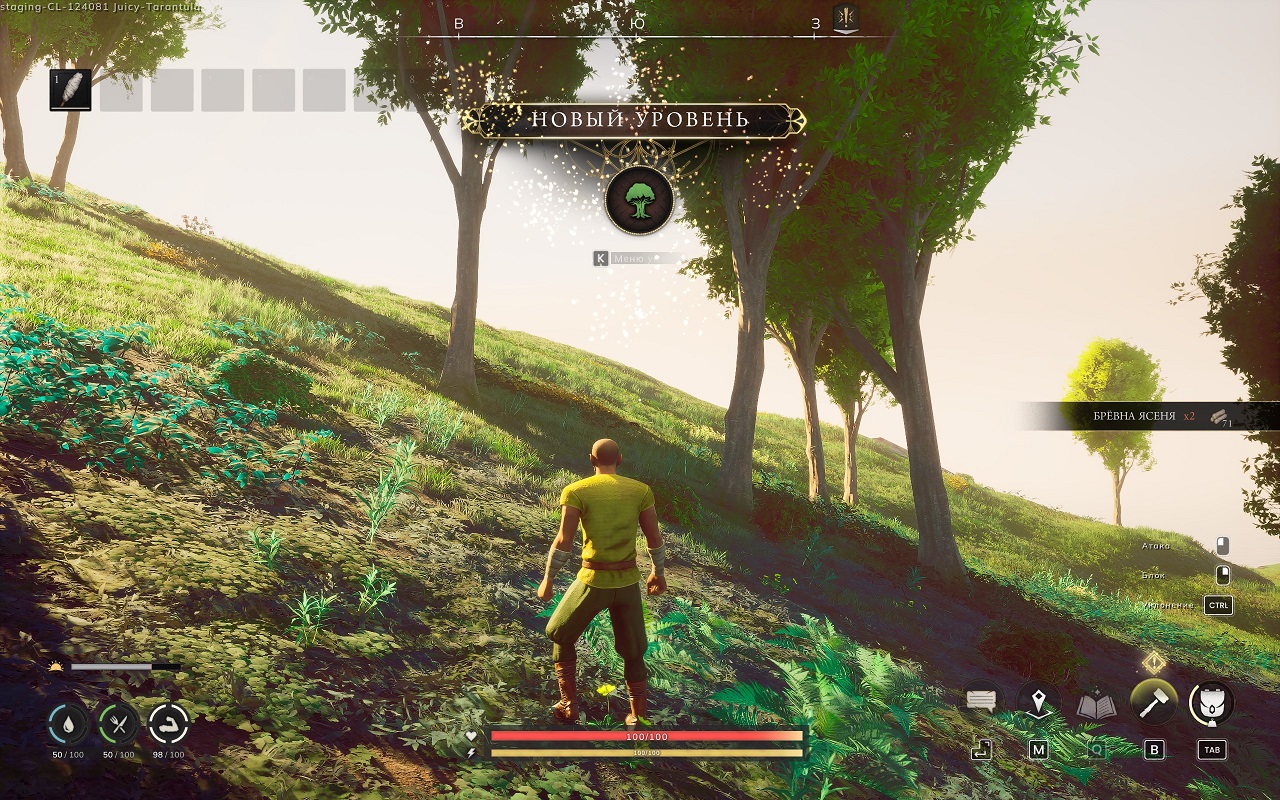The width and height of the screenshot is (1280, 800).
Task: Click the emblem marker on the compass bar
Action: coord(845,19)
